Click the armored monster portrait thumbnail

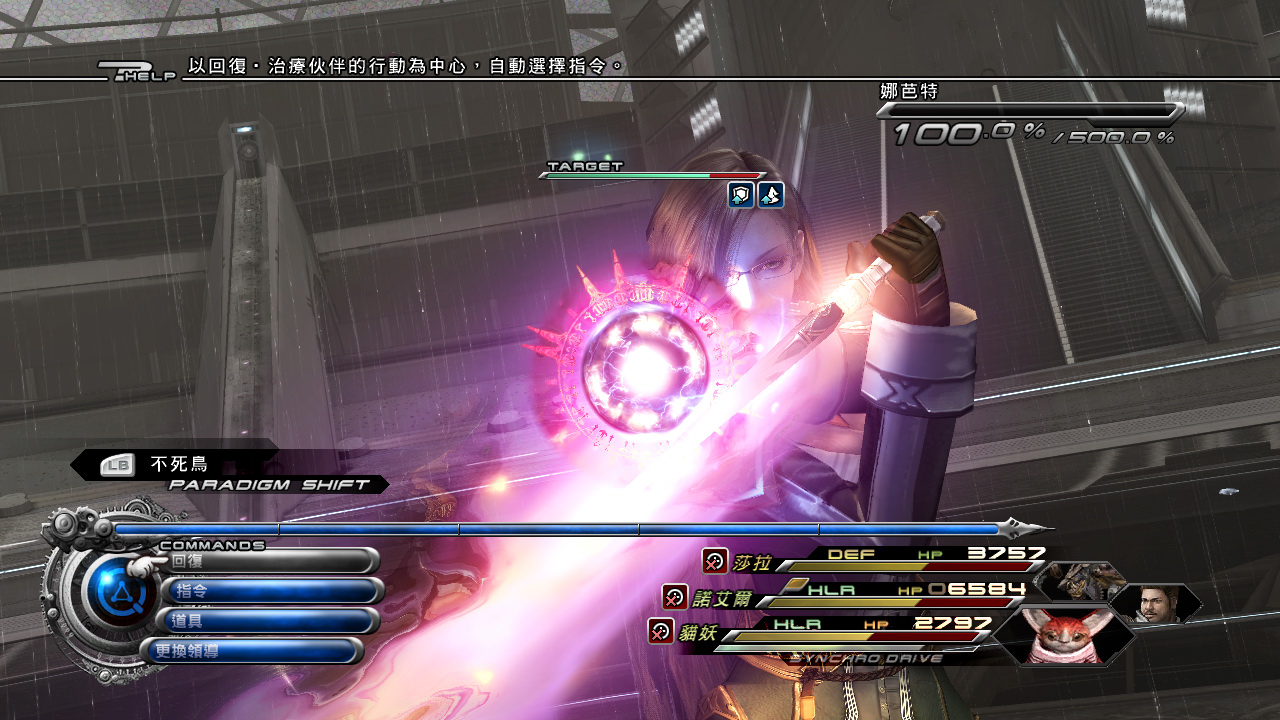click(x=1080, y=580)
